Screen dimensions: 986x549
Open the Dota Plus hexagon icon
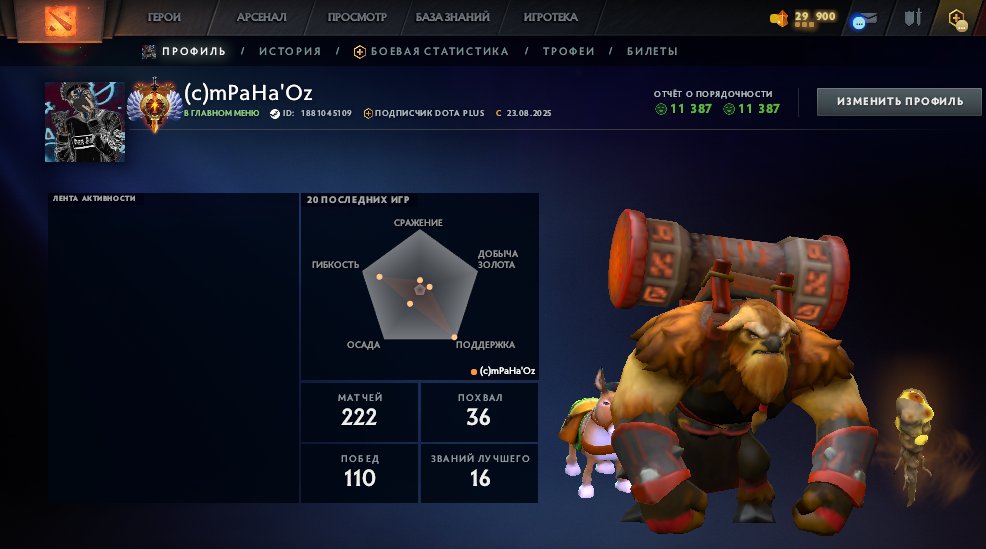957,18
